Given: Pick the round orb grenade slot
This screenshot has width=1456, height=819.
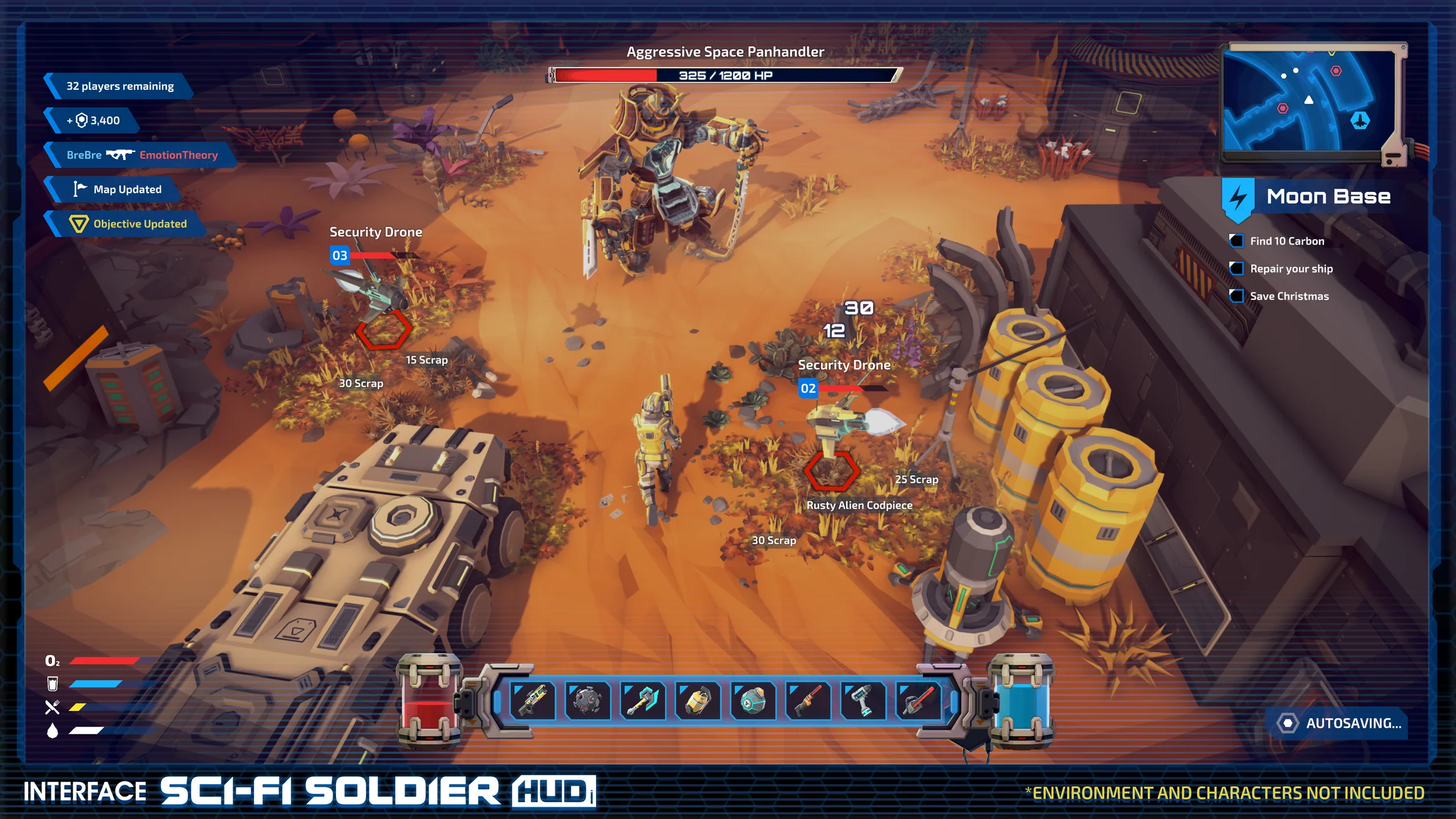Looking at the screenshot, I should 754,701.
